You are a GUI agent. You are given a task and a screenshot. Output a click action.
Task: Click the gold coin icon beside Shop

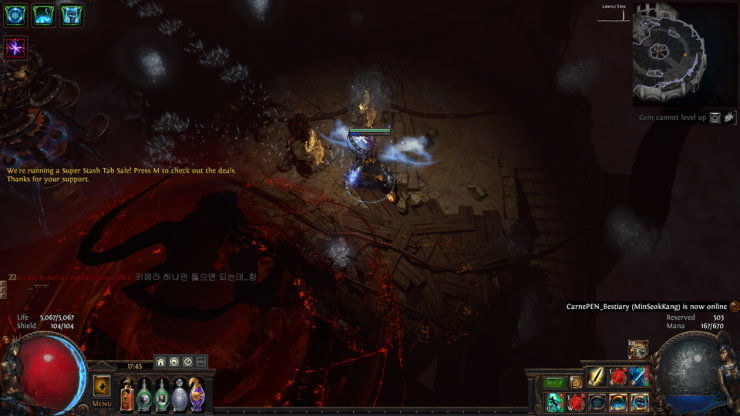tap(576, 382)
